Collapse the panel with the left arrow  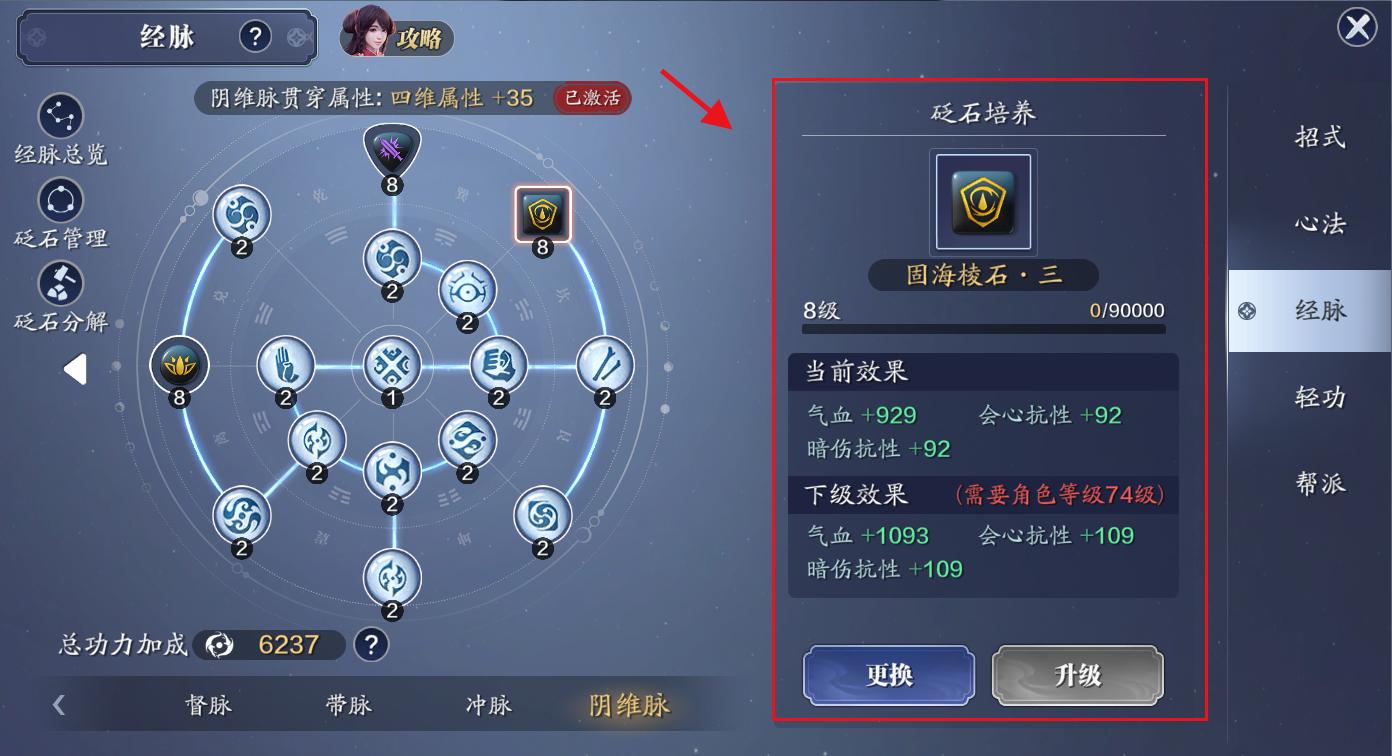(75, 369)
